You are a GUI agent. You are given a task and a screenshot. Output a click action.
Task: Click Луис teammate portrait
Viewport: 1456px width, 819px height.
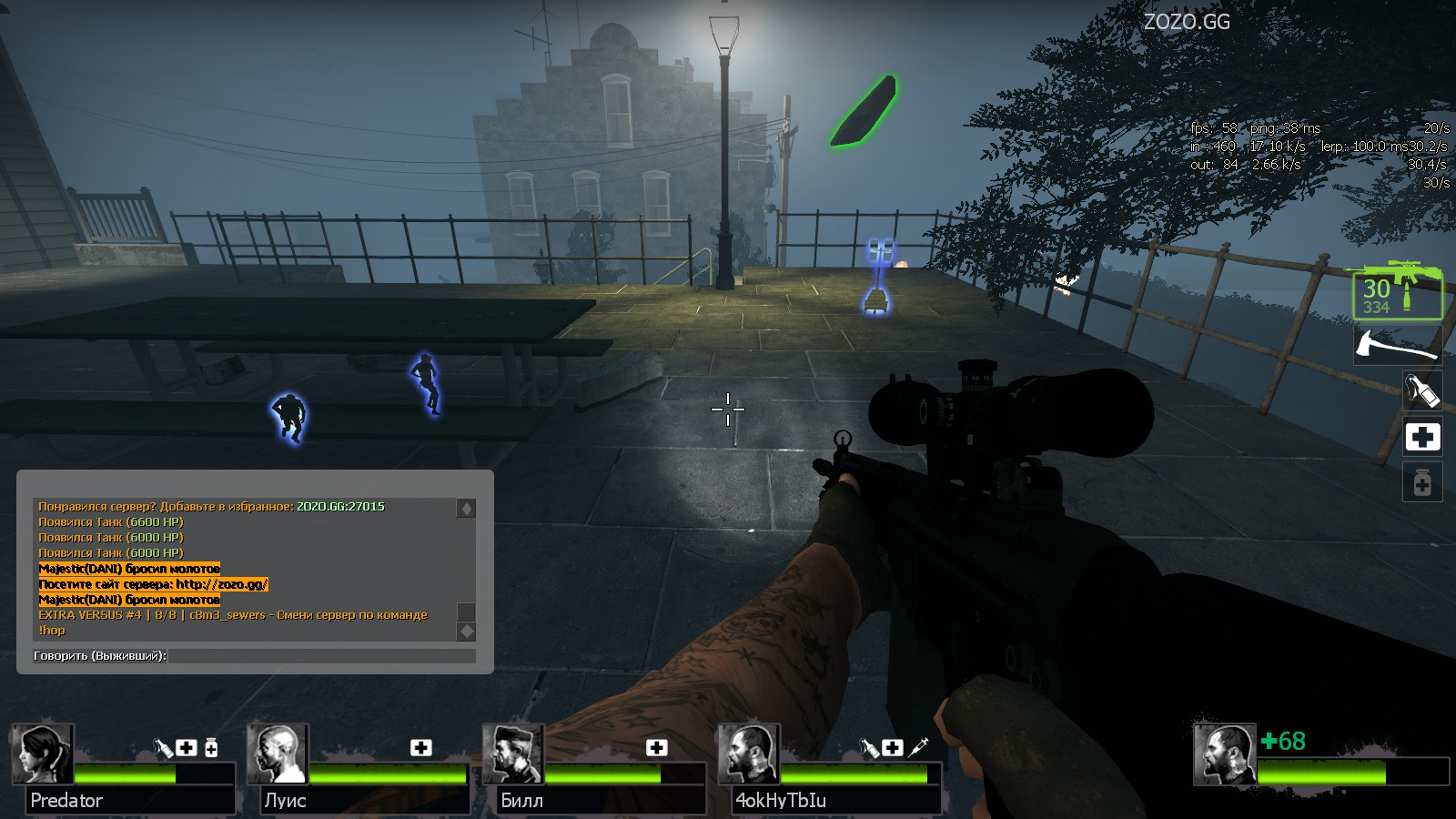[278, 753]
